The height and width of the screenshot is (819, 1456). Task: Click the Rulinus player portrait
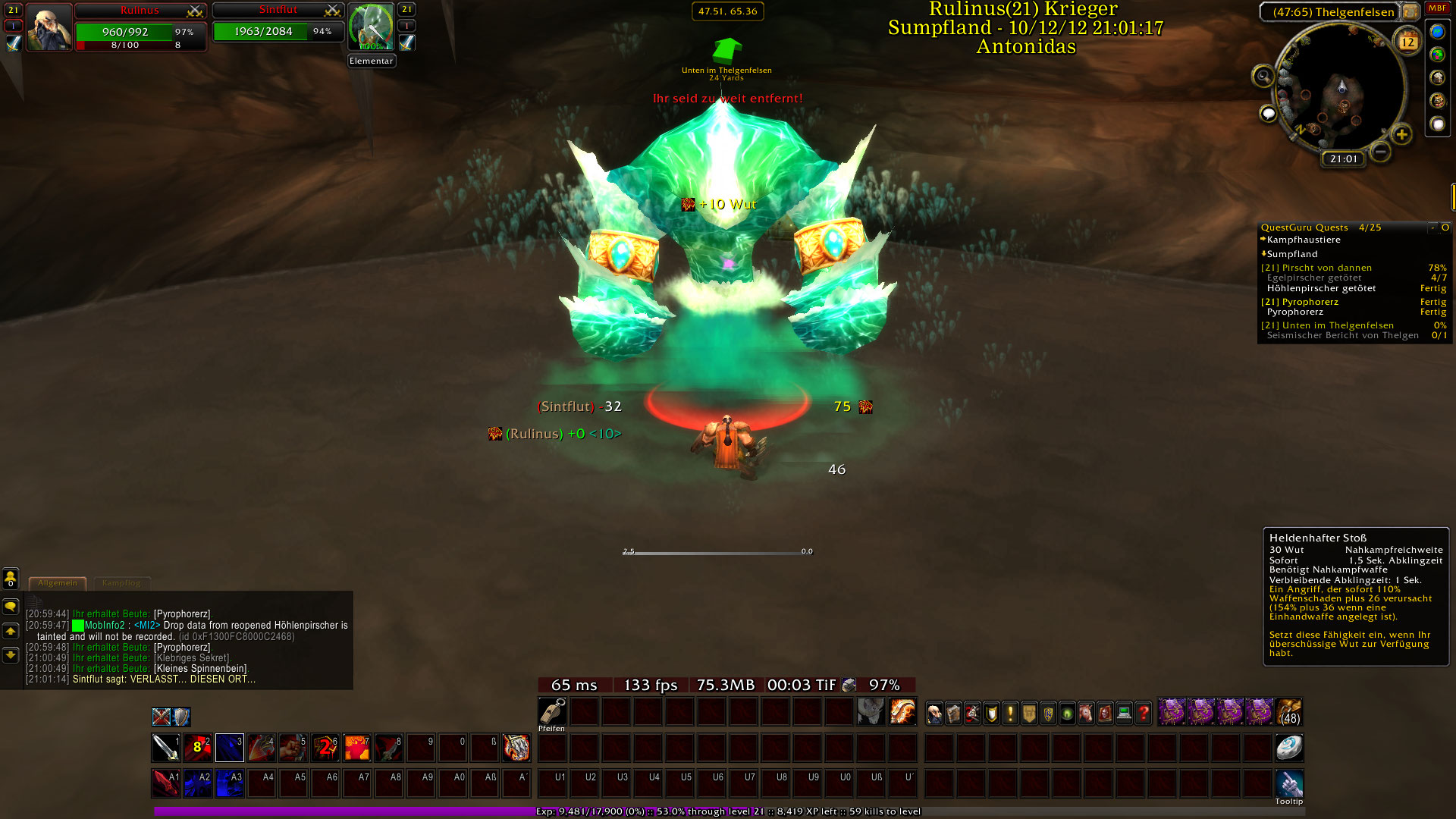pos(49,27)
